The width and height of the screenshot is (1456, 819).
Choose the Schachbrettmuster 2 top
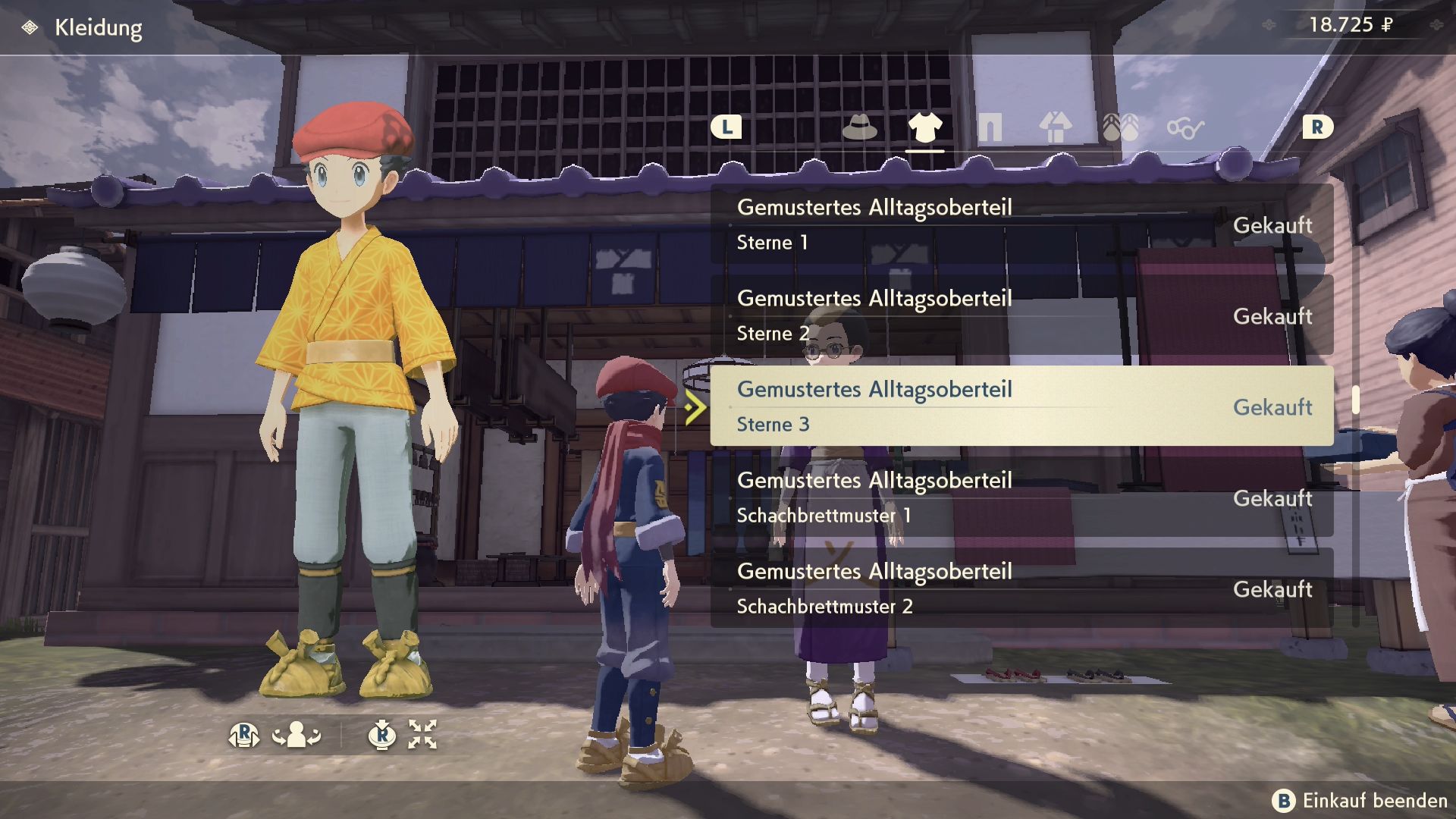1021,588
